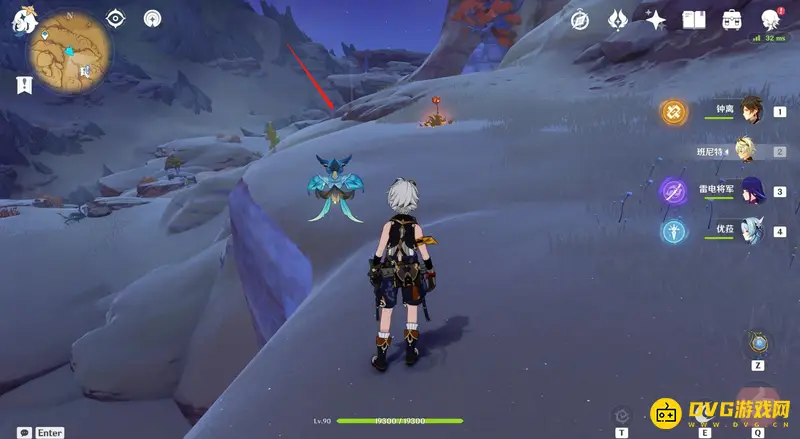
Task: Open the four-pointed star Wish icon
Action: click(x=656, y=20)
